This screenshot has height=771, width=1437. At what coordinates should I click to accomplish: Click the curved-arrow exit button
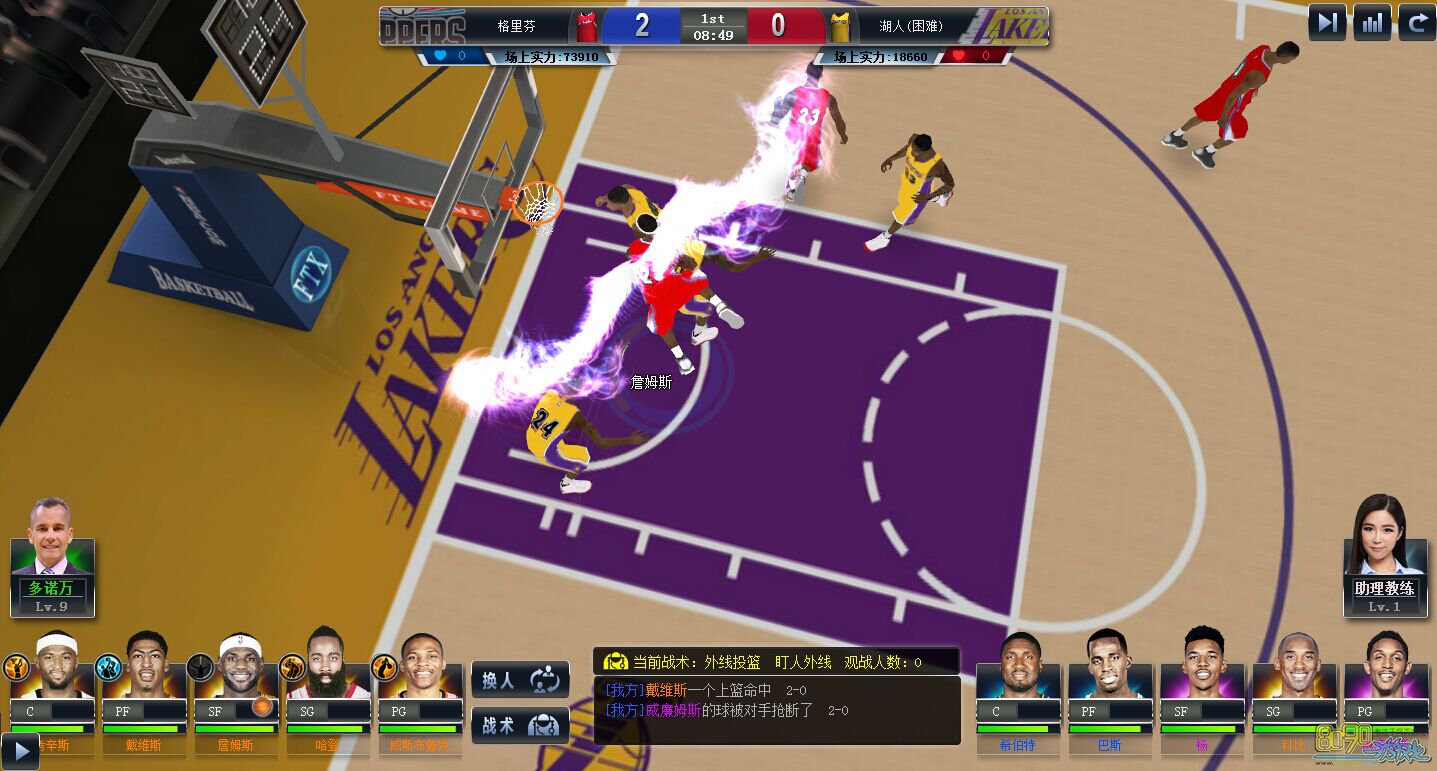pyautogui.click(x=1416, y=22)
